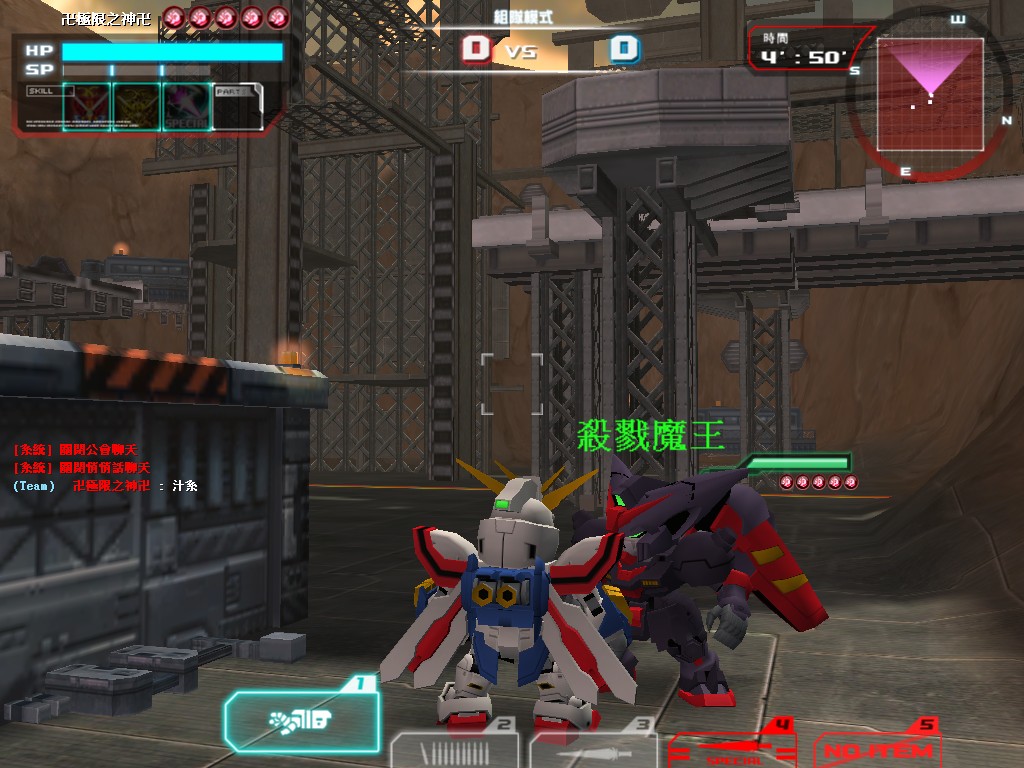Click the radar minimap

click(x=929, y=94)
